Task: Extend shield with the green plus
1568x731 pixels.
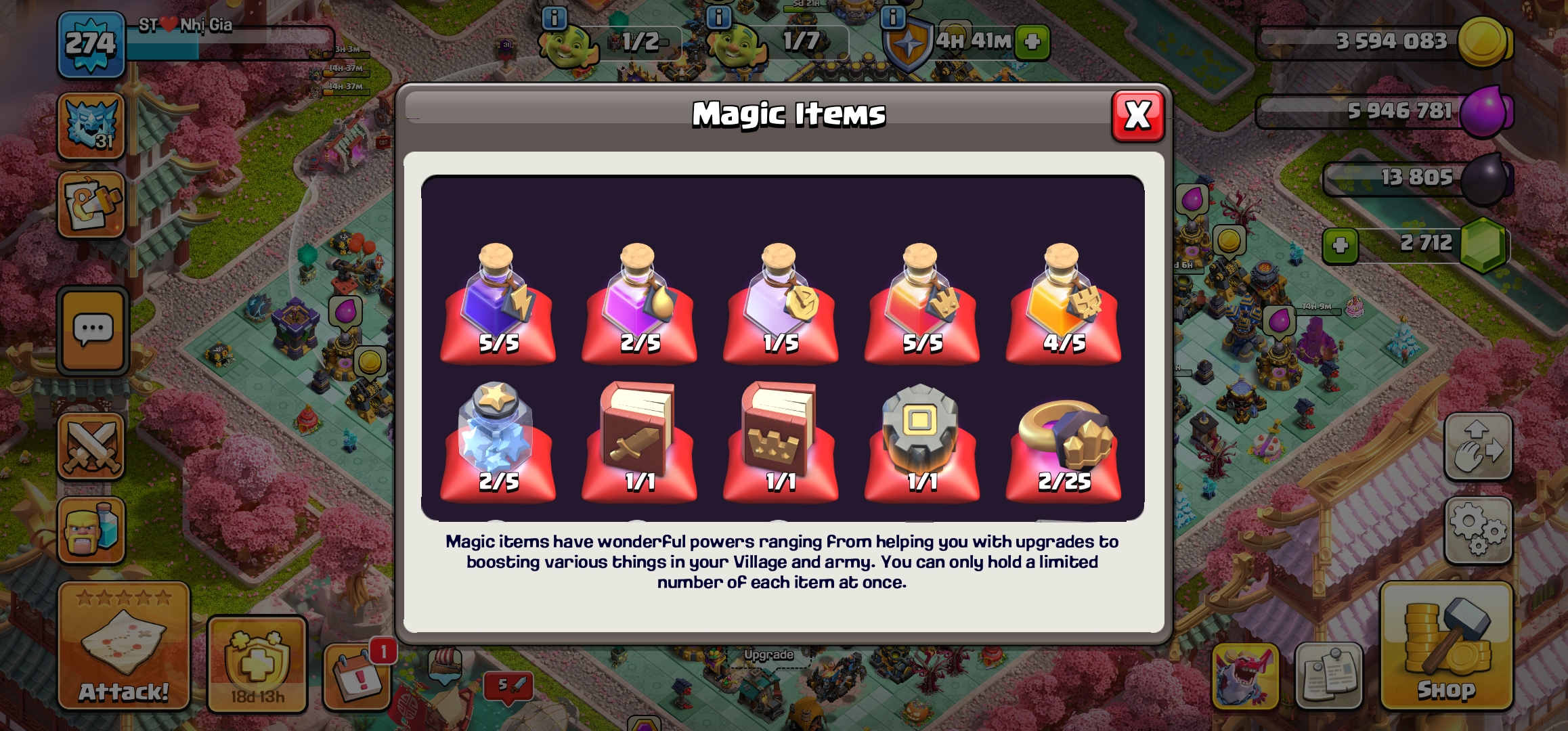Action: point(1032,42)
